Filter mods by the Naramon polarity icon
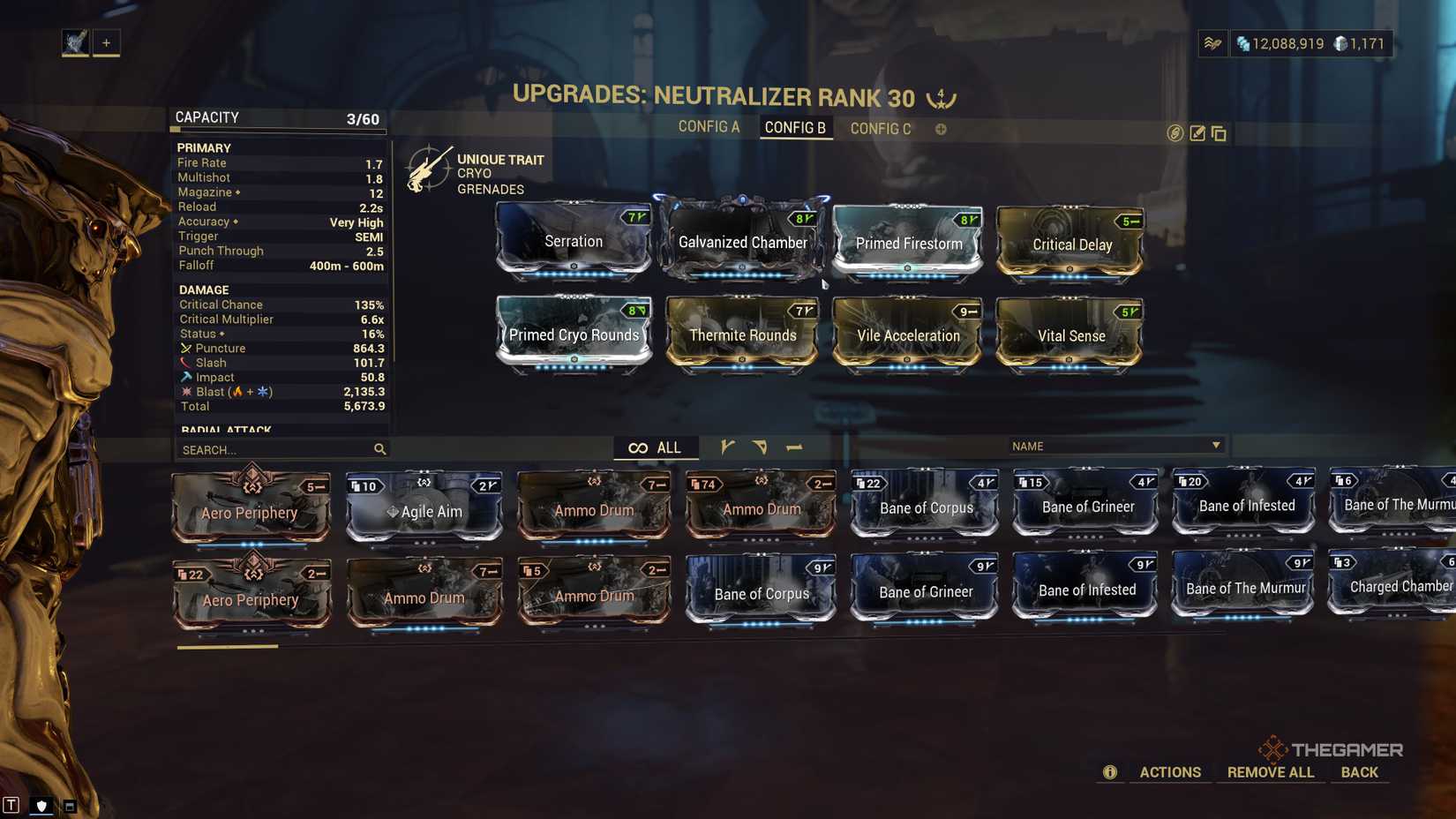This screenshot has height=819, width=1456. pos(761,447)
